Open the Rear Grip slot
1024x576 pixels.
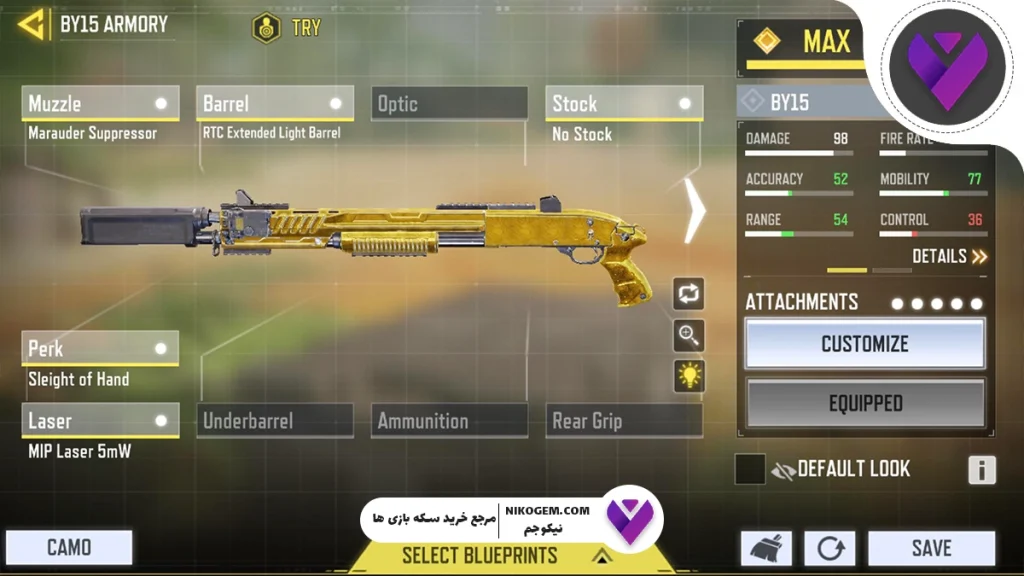[x=623, y=420]
